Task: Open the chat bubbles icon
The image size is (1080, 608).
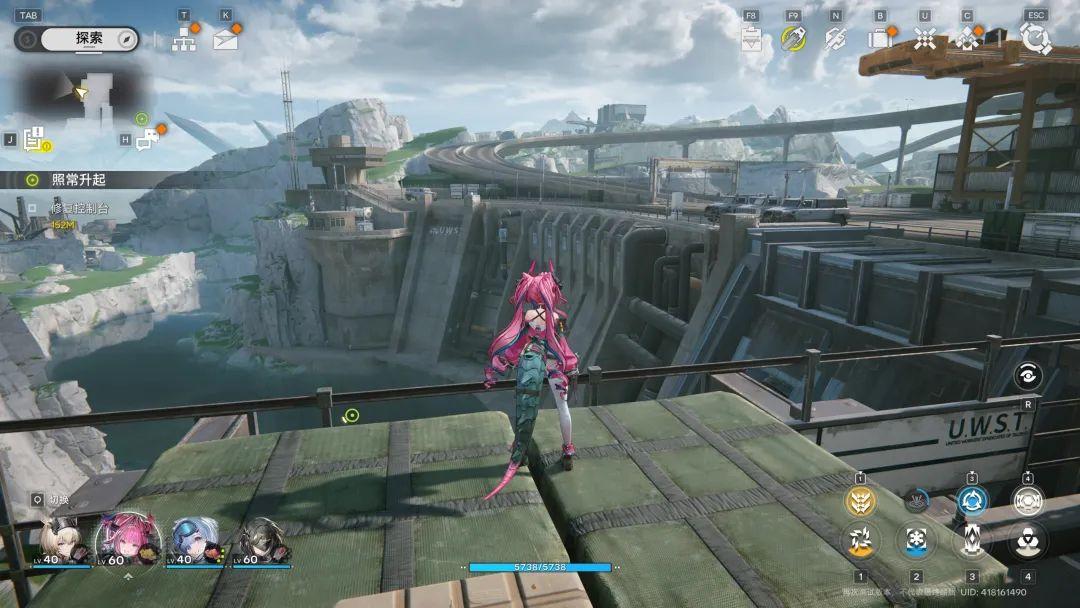Action: (147, 141)
